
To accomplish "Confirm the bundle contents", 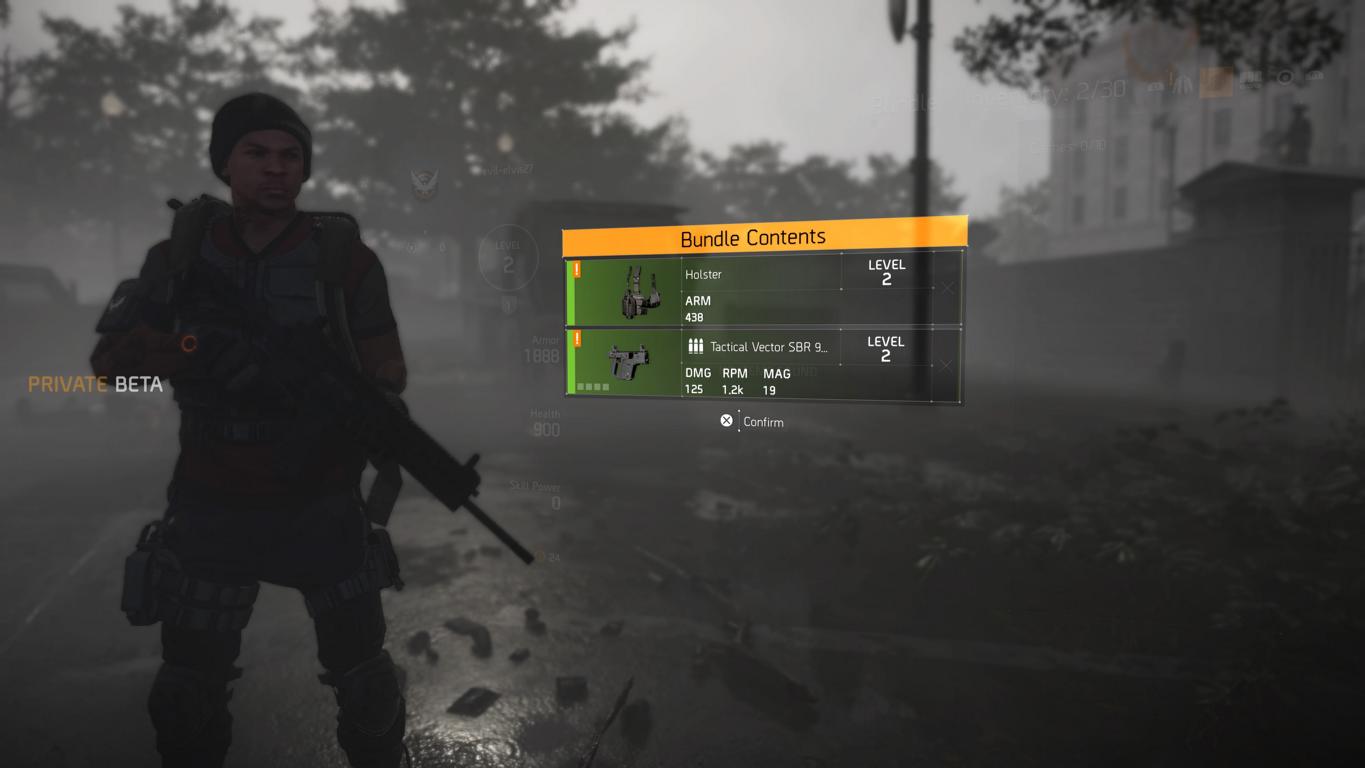I will [752, 422].
